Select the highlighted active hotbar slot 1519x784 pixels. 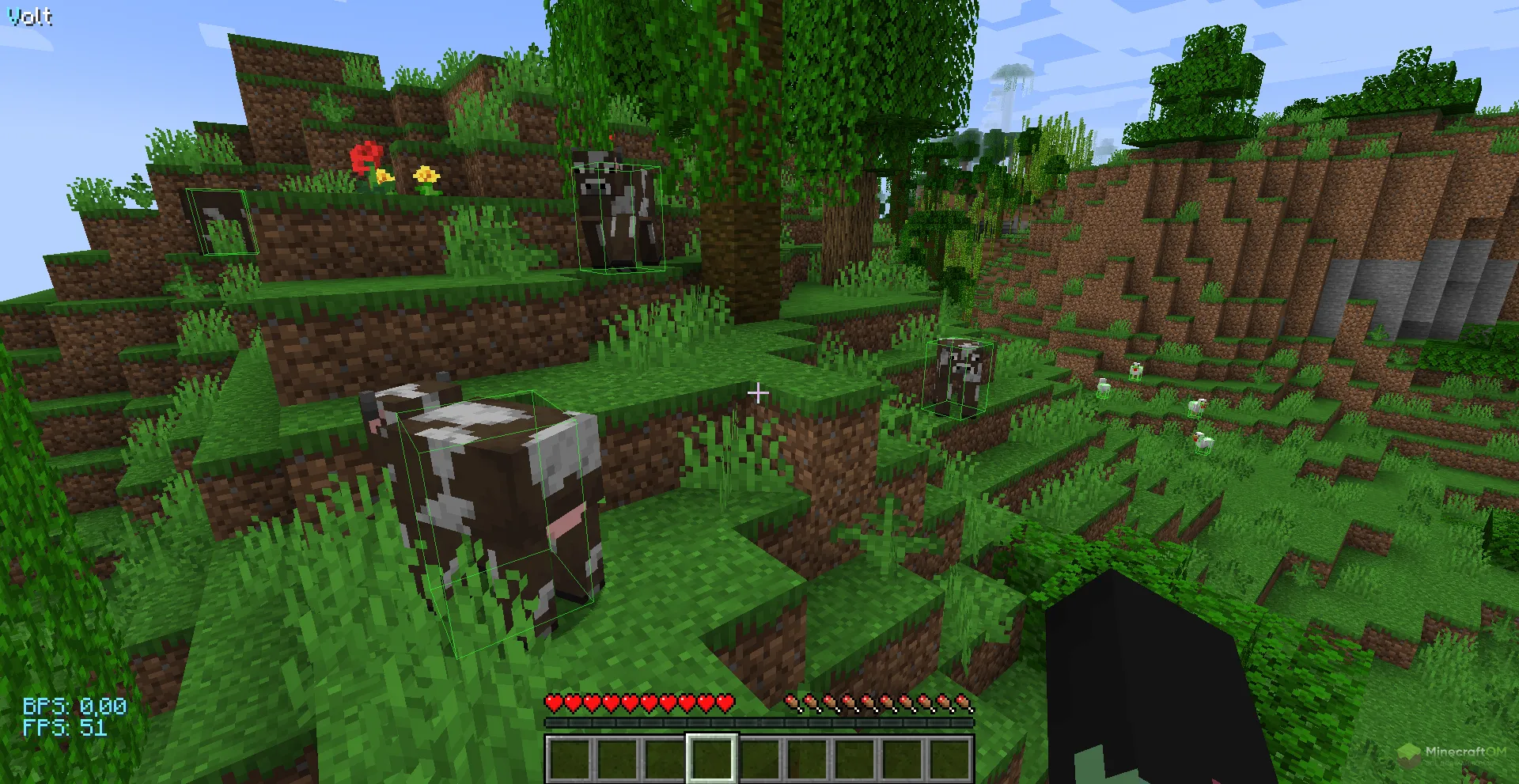click(x=711, y=758)
